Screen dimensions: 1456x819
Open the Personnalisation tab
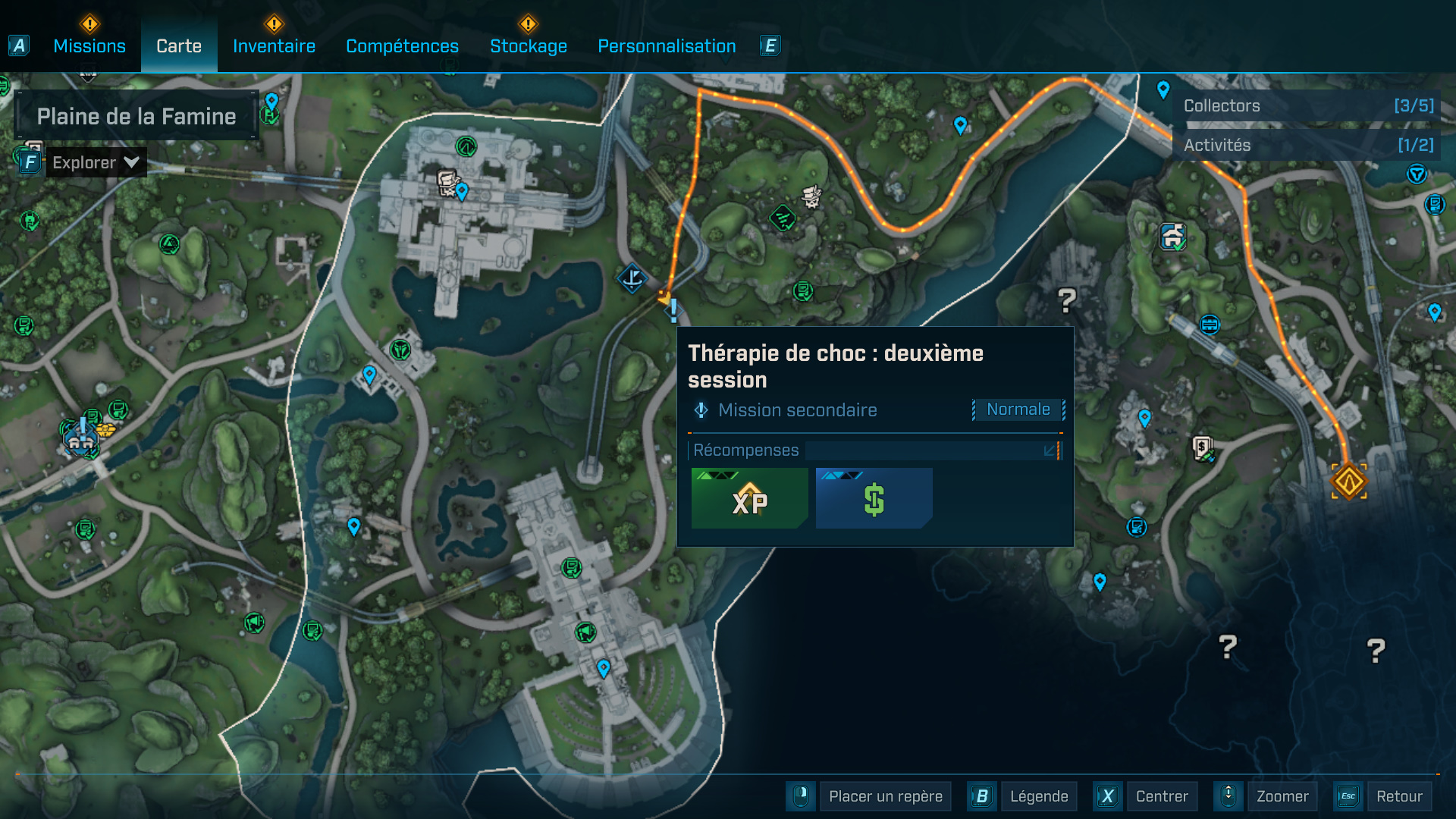667,46
